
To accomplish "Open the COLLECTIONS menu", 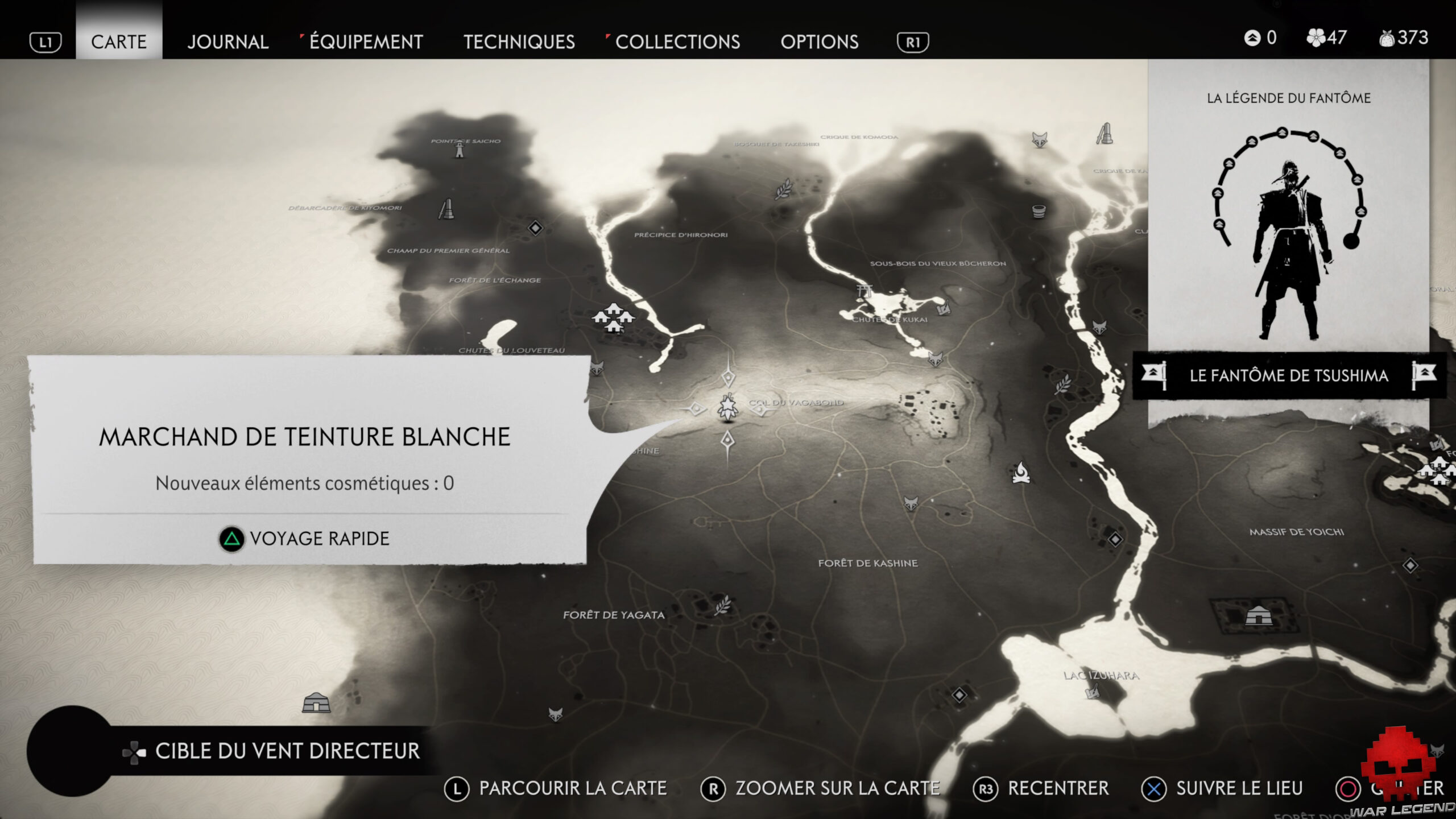I will tap(678, 42).
